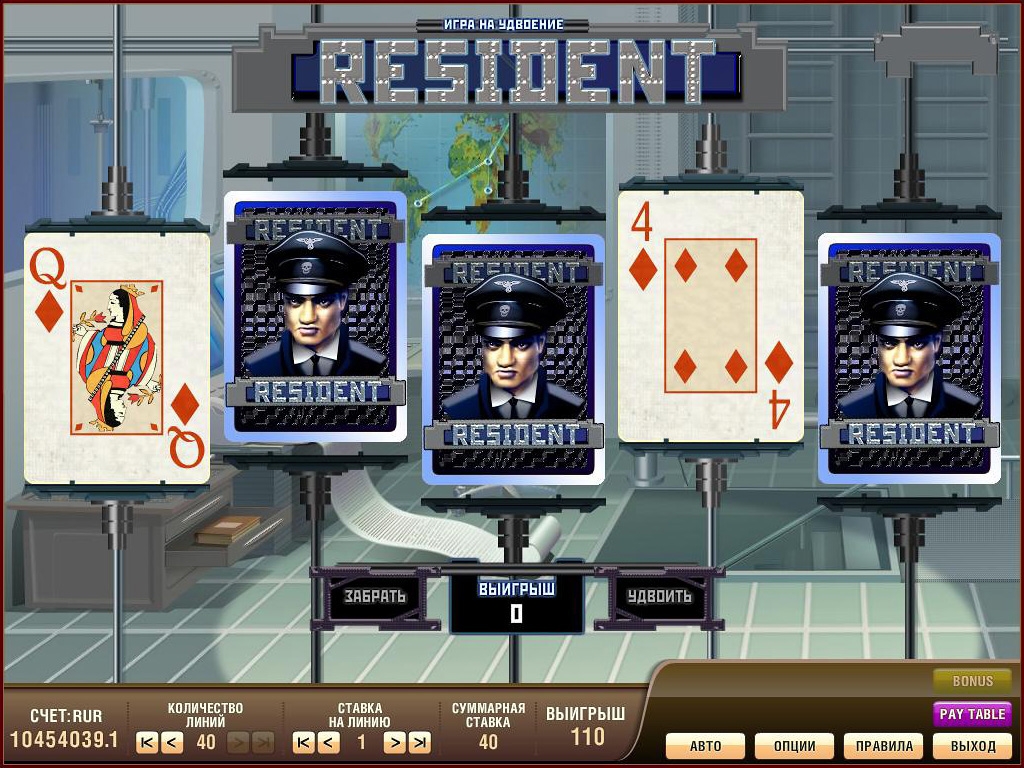Decrease the number of lines by one
This screenshot has width=1024, height=768.
(x=172, y=742)
